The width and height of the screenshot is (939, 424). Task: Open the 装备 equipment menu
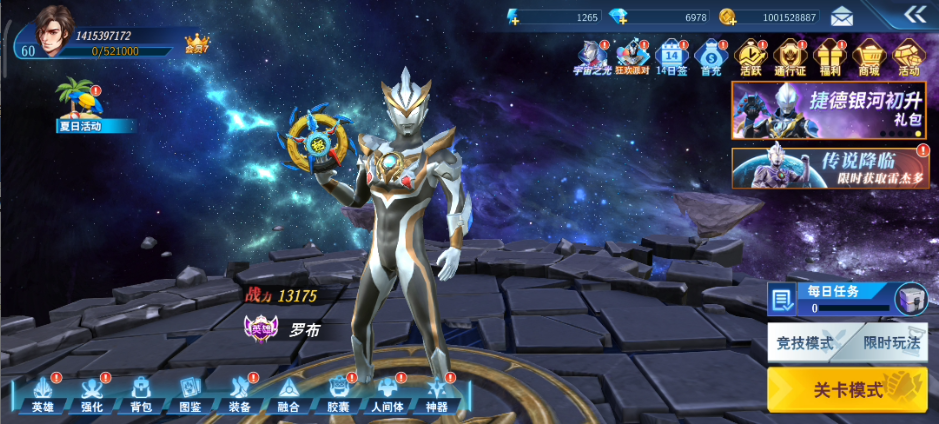click(239, 393)
